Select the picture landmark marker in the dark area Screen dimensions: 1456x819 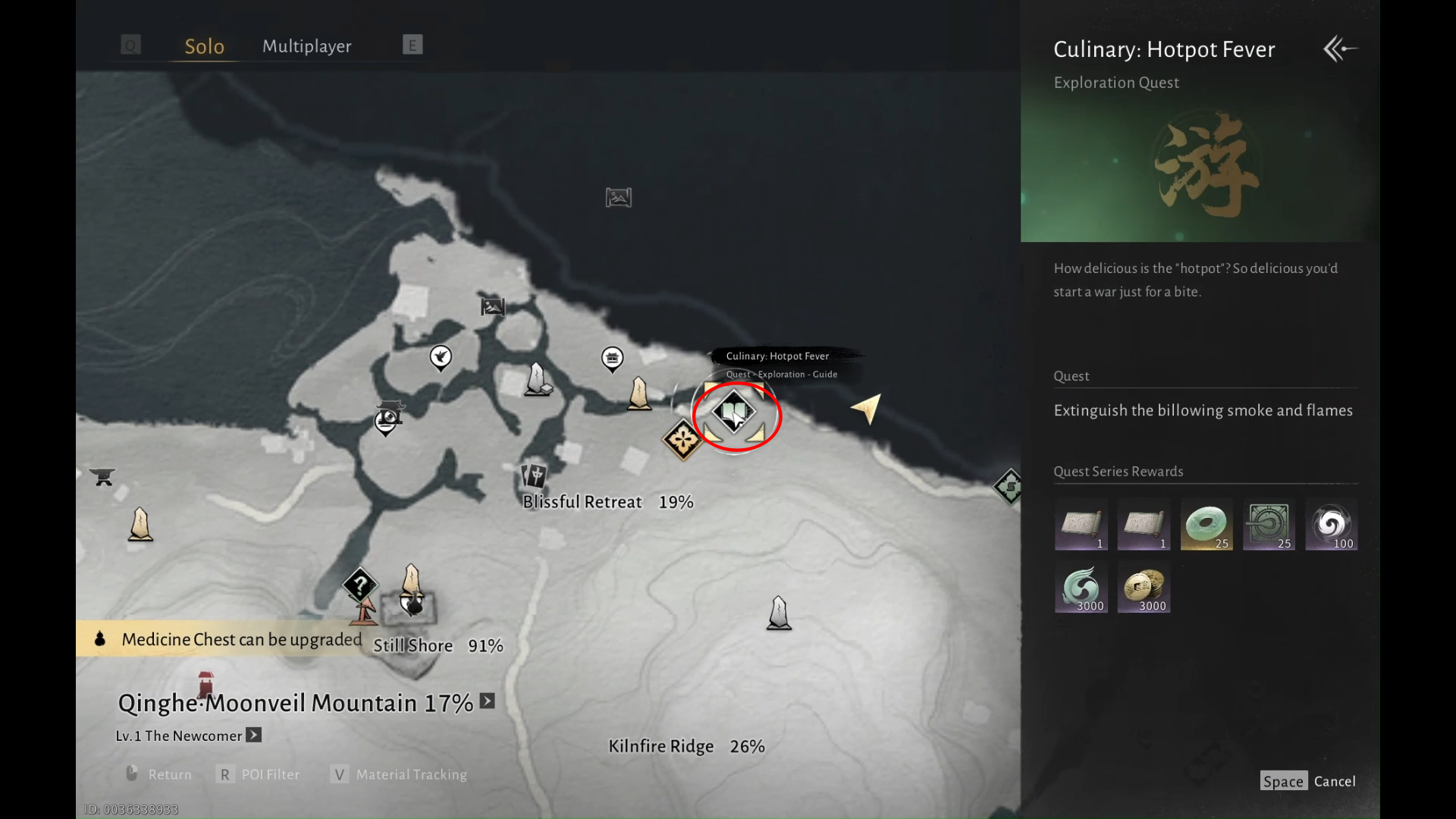point(619,198)
